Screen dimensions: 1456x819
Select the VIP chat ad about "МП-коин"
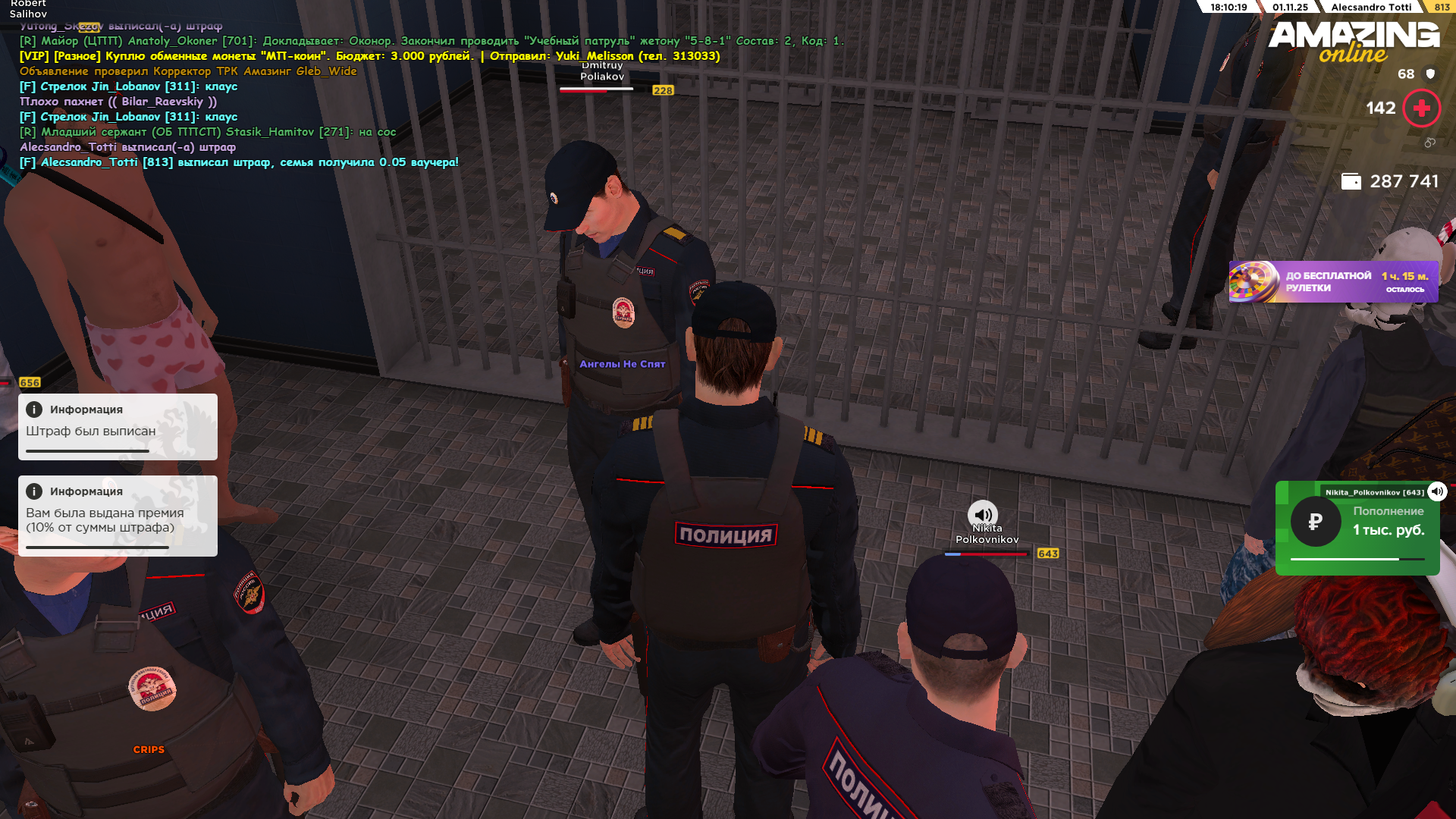(x=369, y=56)
